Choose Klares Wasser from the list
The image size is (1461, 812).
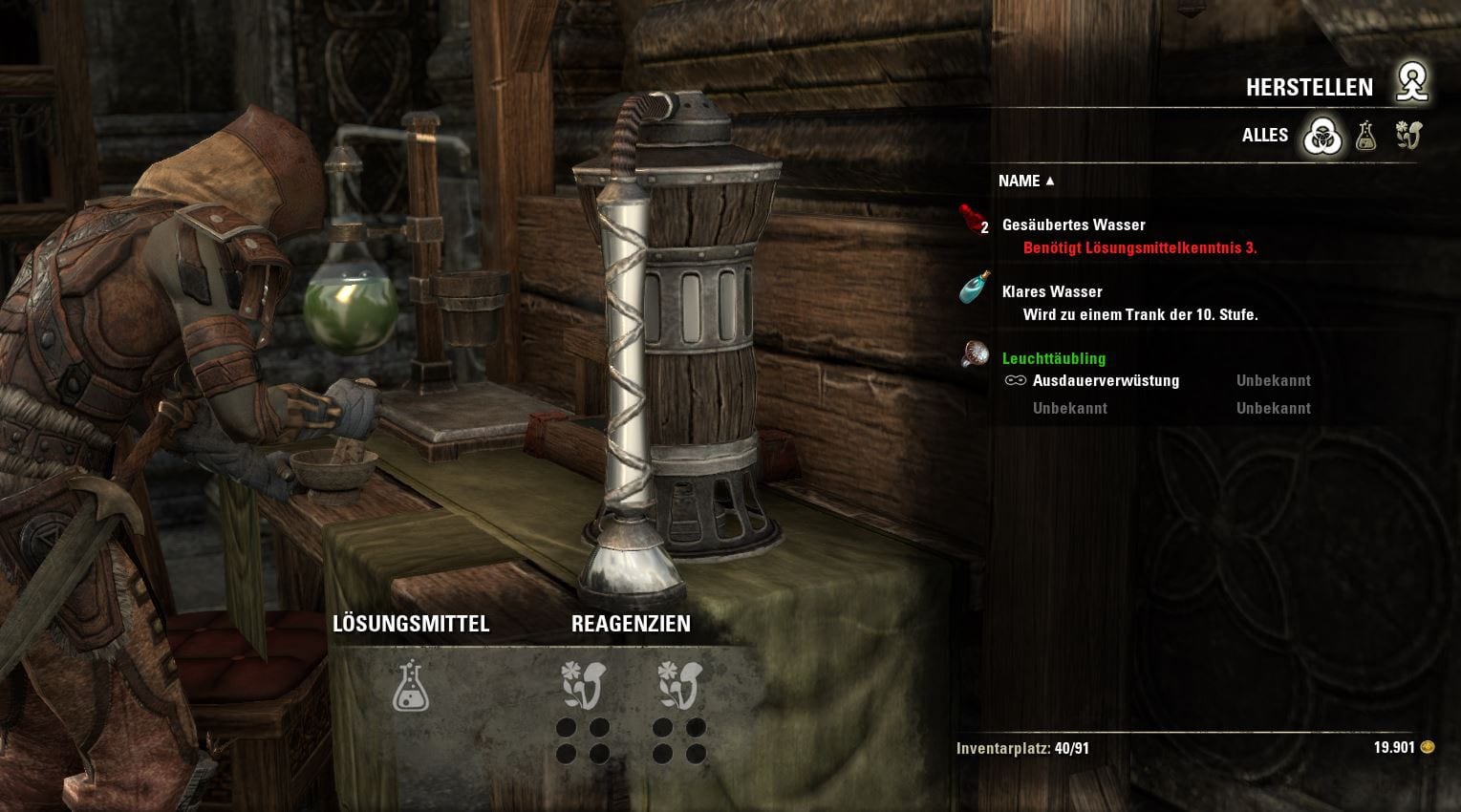coord(1052,292)
